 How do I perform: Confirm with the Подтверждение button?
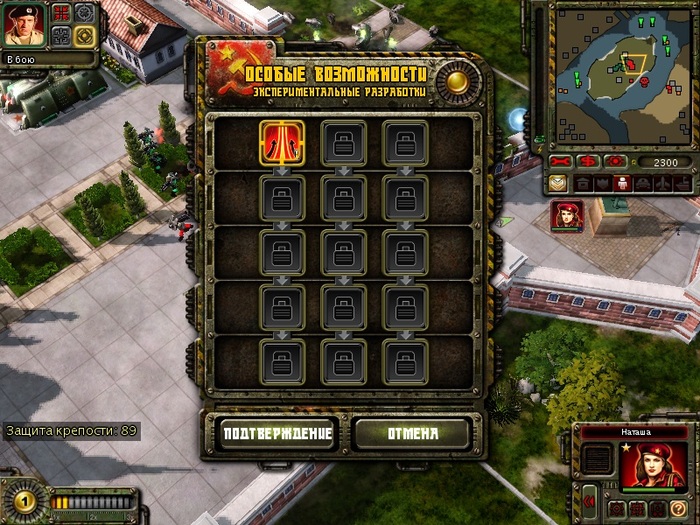275,433
